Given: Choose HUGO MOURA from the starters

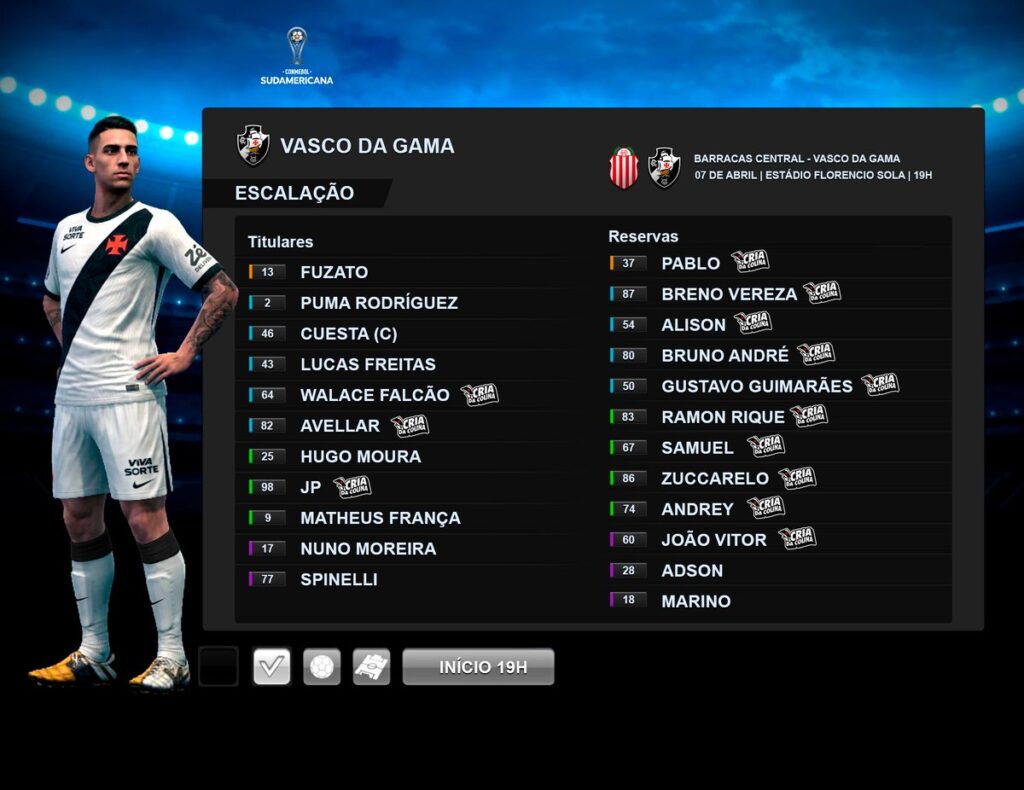Looking at the screenshot, I should (360, 456).
